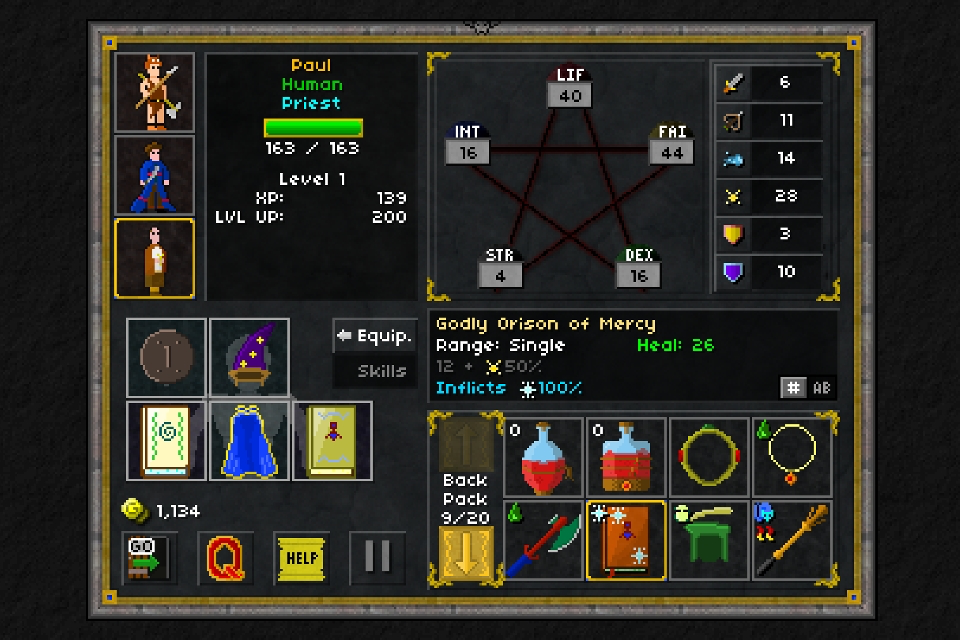Choose the equipped blue cape

coord(249,440)
